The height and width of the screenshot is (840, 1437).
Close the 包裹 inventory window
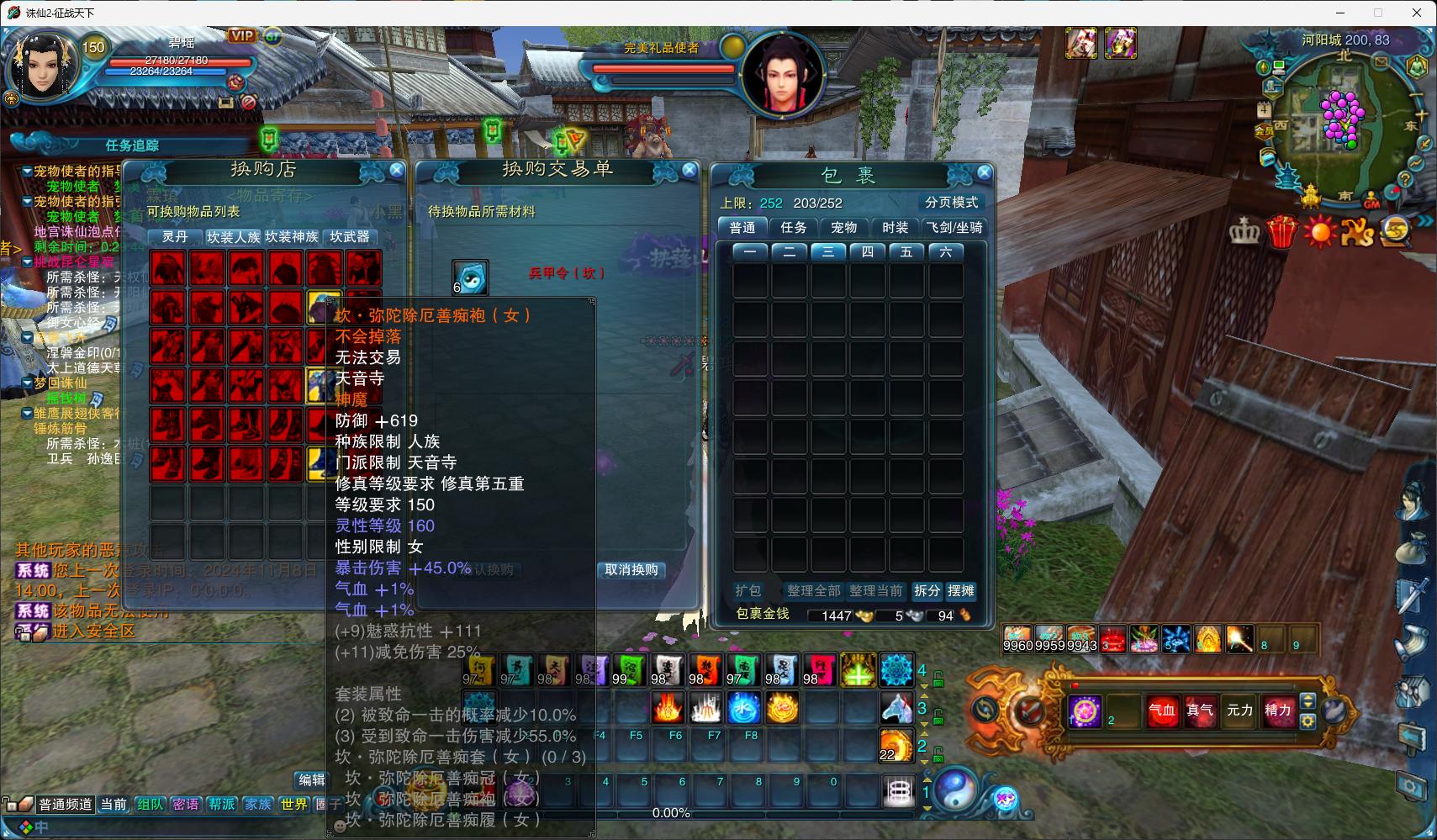(x=984, y=172)
